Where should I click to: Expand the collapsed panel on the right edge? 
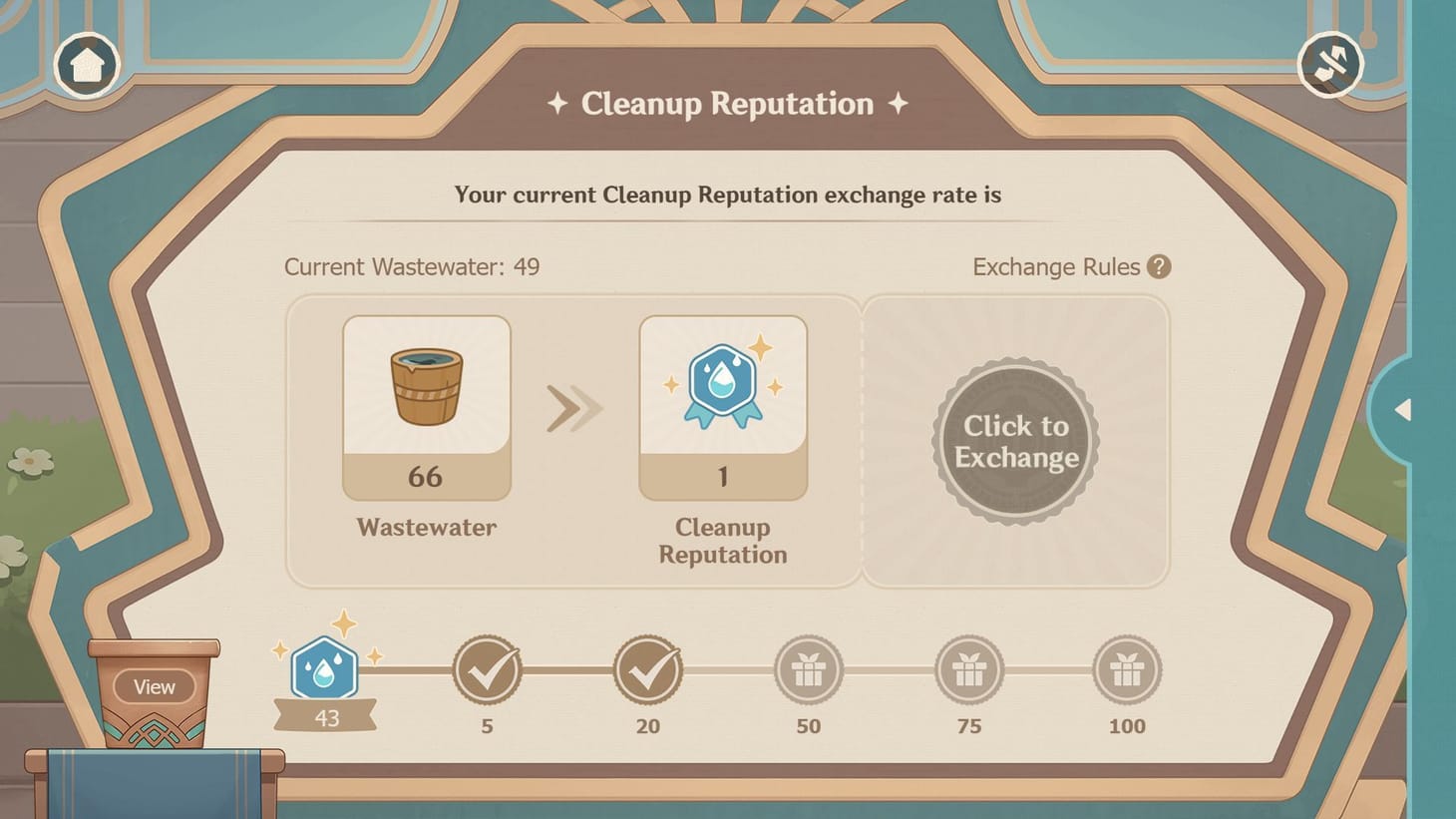coord(1402,410)
